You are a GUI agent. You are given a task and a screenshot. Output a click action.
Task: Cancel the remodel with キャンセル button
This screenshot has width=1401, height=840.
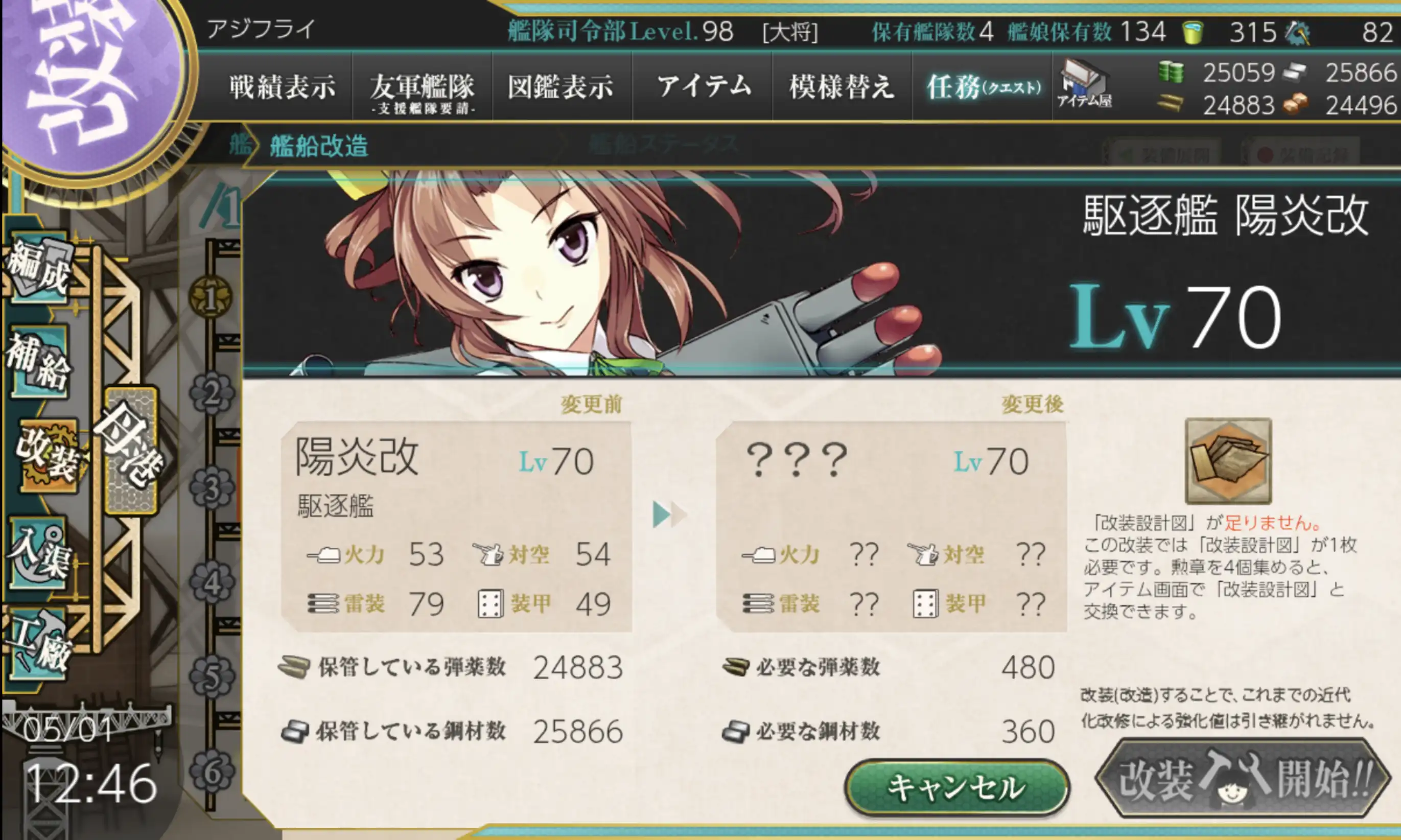(956, 787)
